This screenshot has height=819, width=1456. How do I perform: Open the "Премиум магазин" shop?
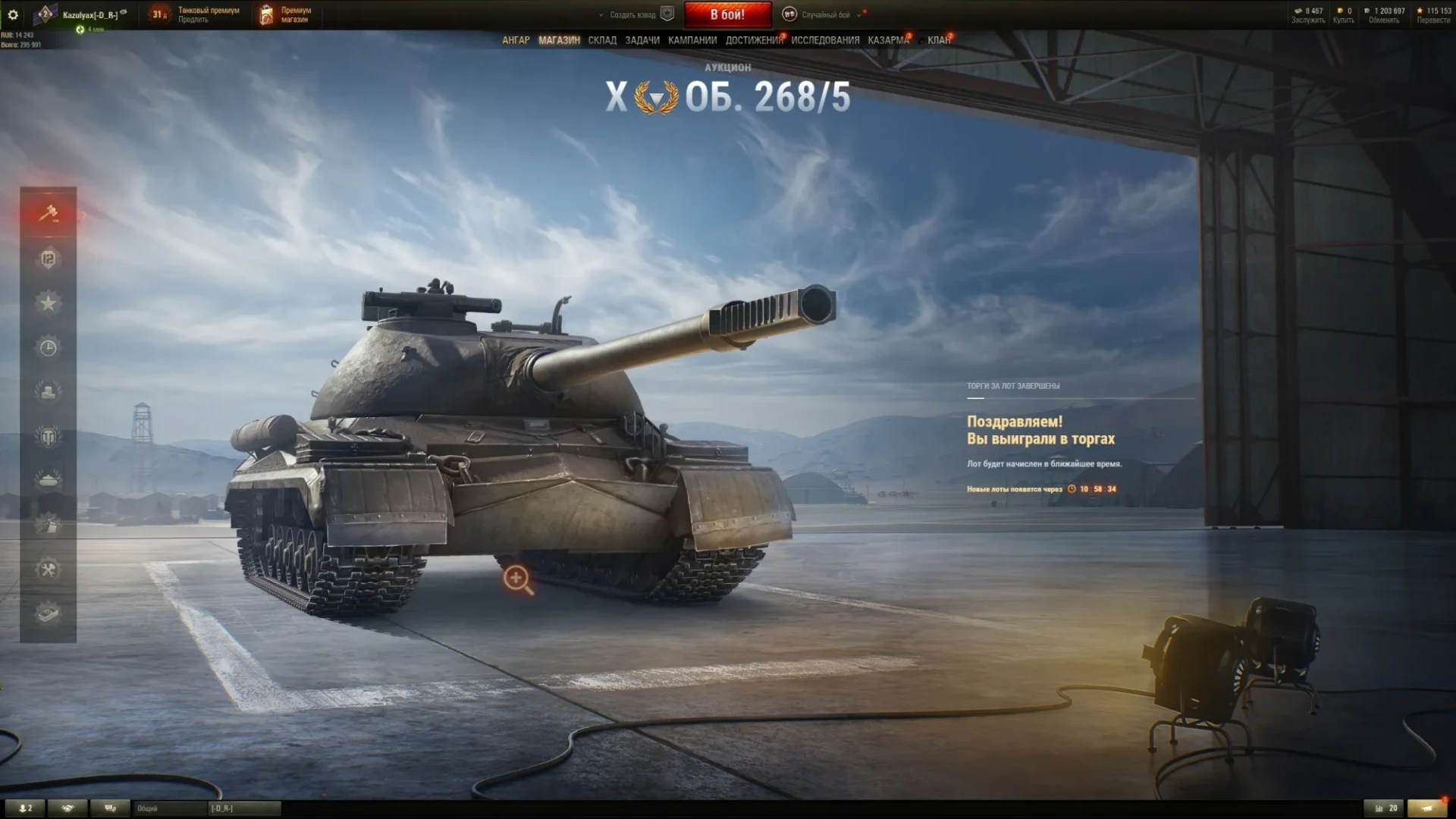click(x=287, y=14)
